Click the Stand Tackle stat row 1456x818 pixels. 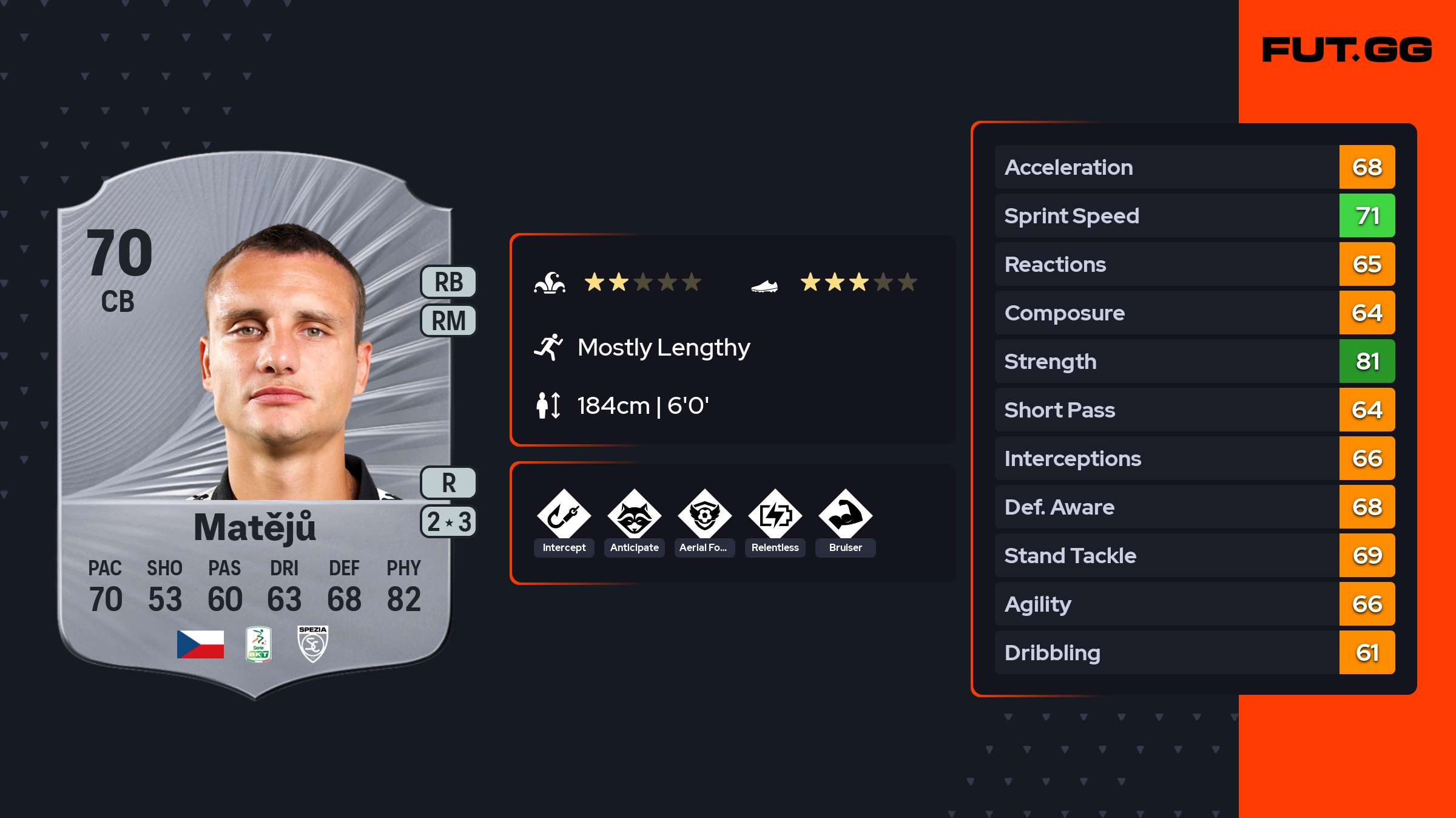[x=1194, y=555]
